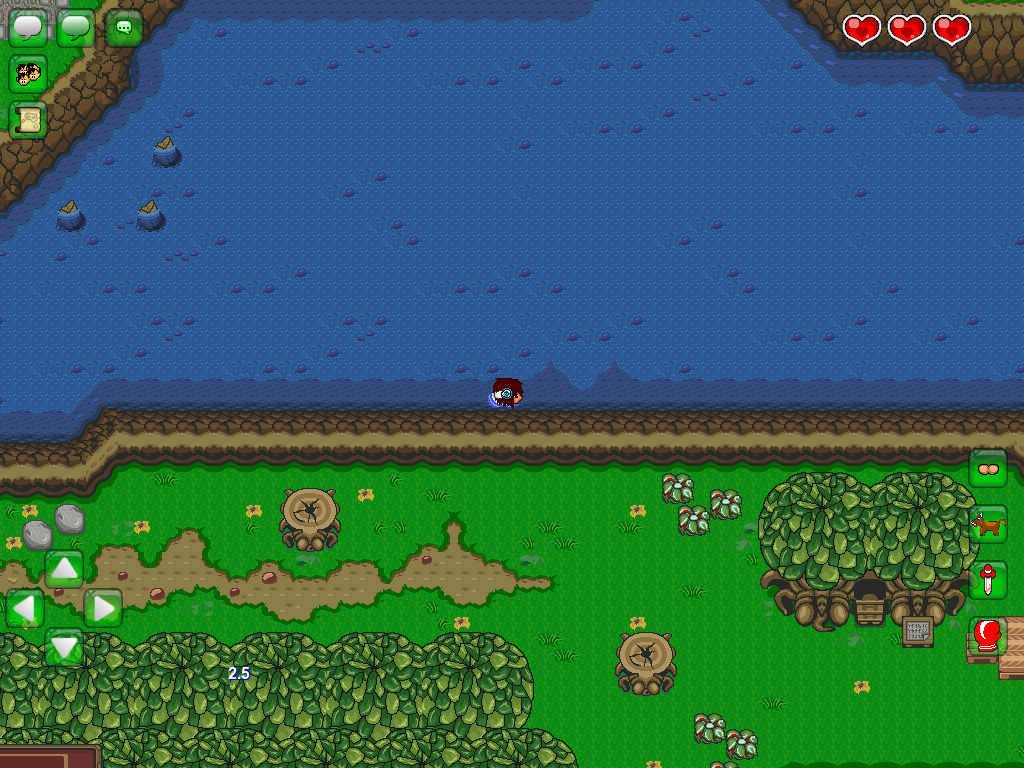Use the red-hilted sword attack button
The height and width of the screenshot is (768, 1024).
point(988,580)
